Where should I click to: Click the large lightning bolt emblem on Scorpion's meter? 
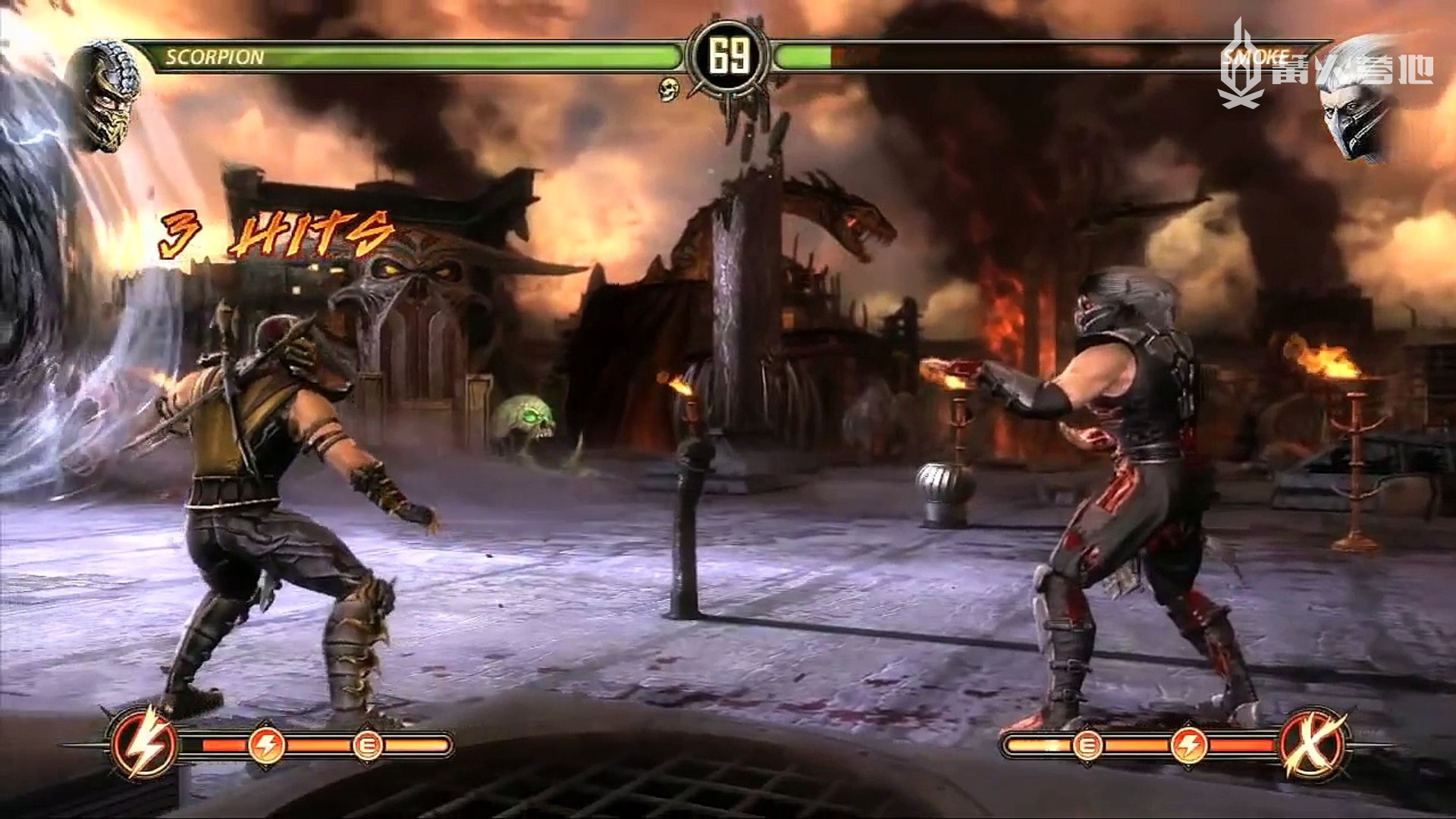pyautogui.click(x=144, y=743)
